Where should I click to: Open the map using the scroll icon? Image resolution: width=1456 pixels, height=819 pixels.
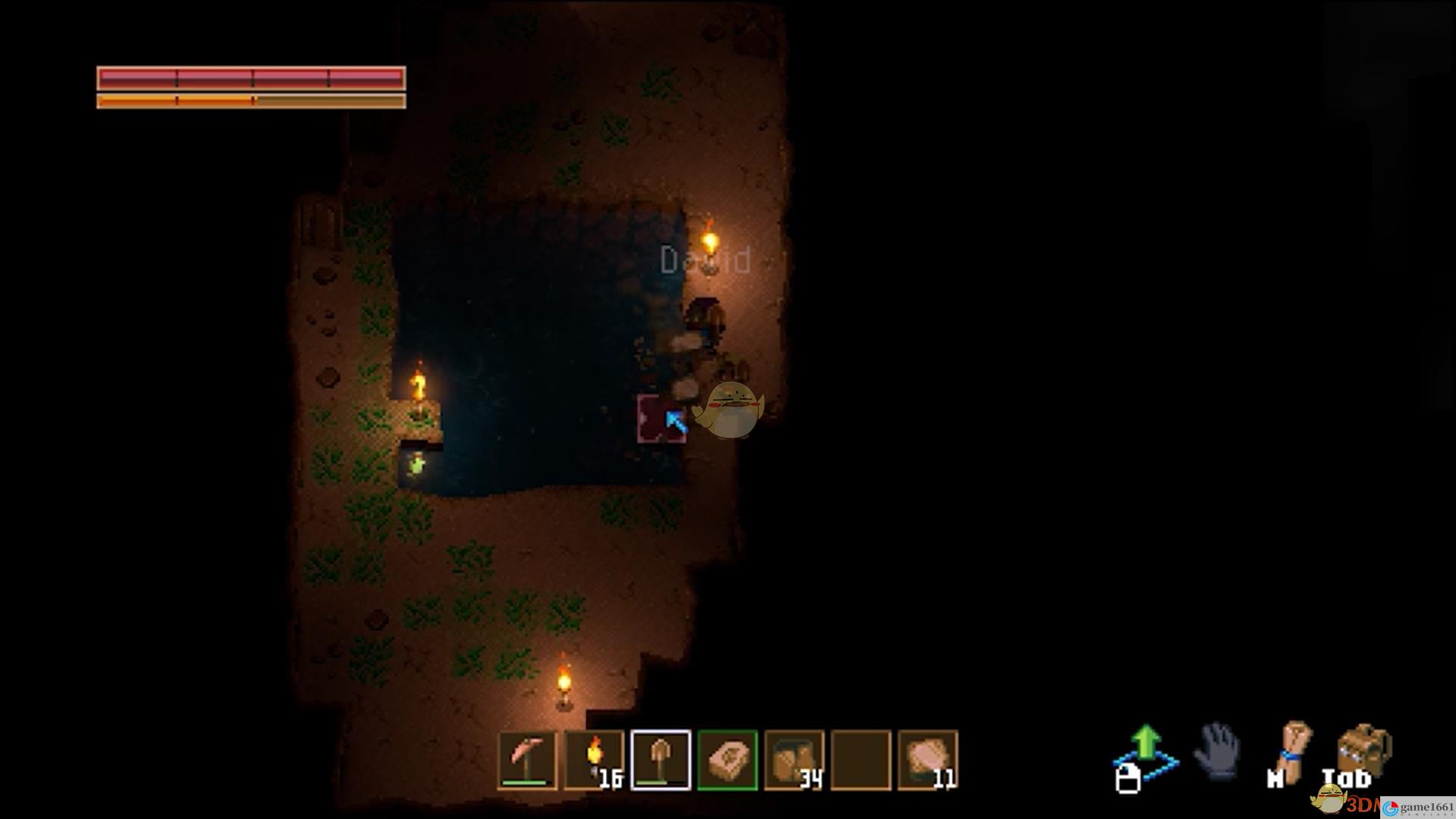[1295, 751]
